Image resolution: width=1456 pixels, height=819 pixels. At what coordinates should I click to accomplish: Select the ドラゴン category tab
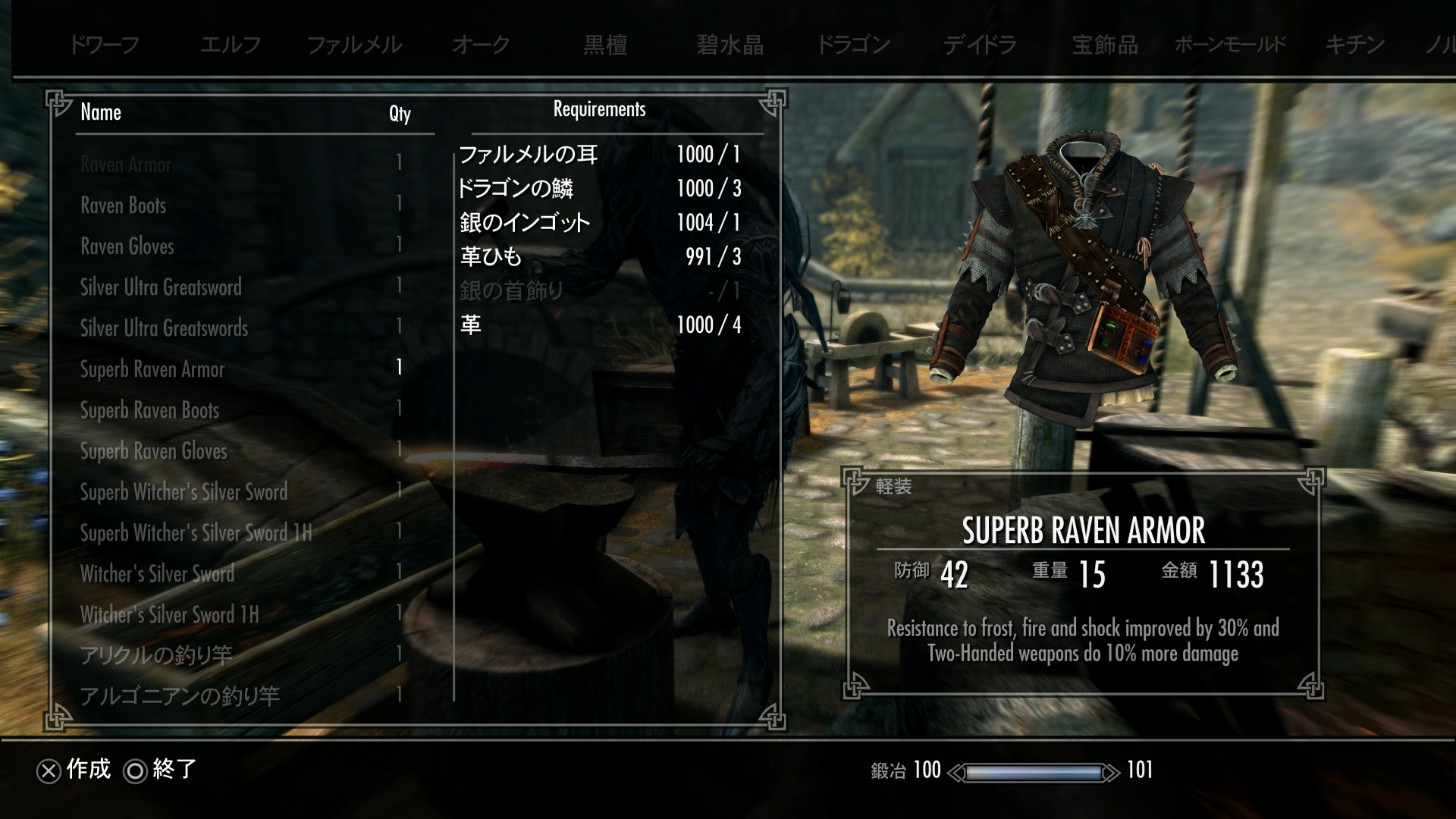(x=853, y=45)
